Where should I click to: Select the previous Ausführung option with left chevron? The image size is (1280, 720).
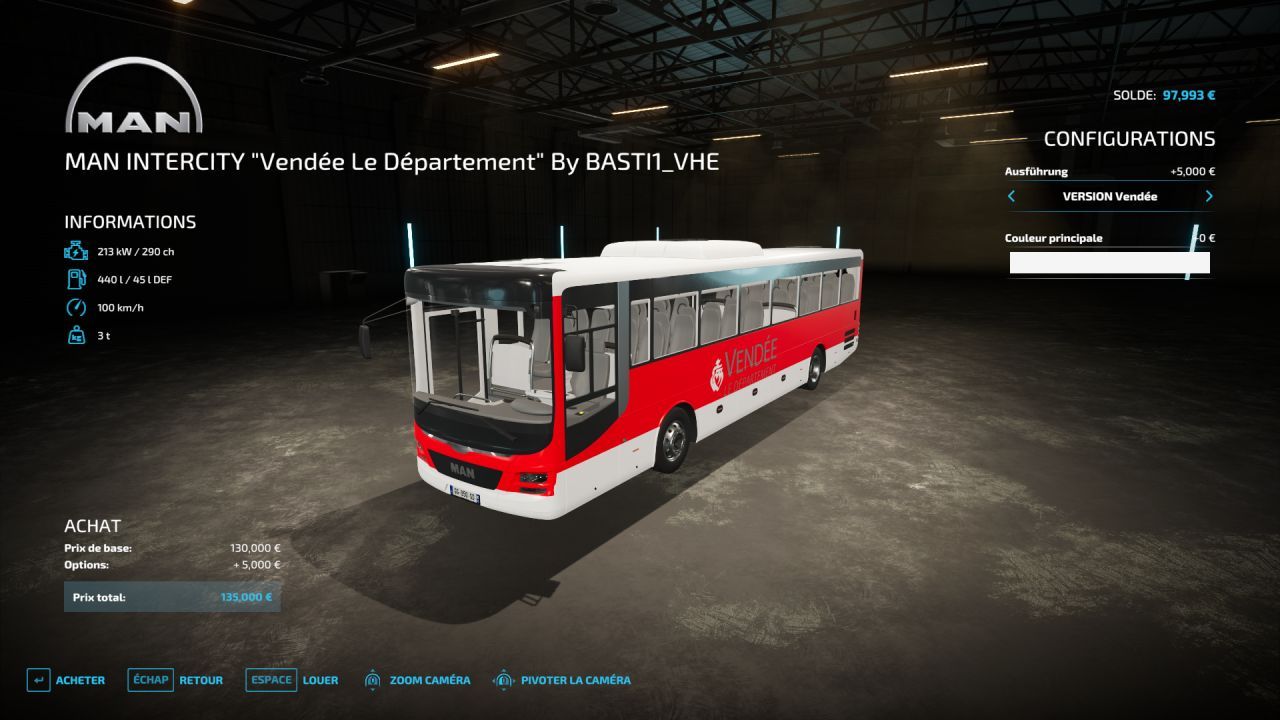(1011, 197)
